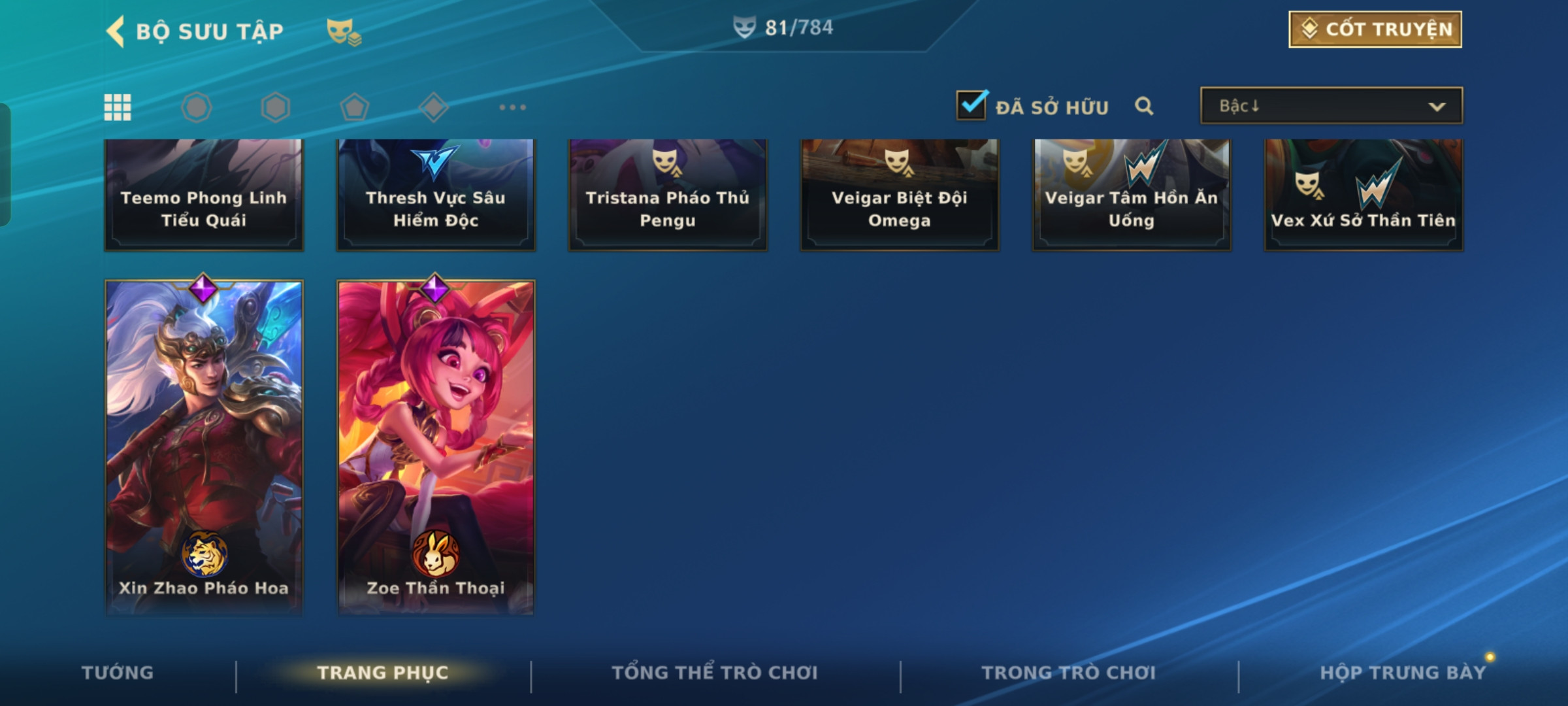The image size is (1568, 706).
Task: Choose the Thresh Vực Sâu Hiểm Độc skin
Action: tap(436, 195)
